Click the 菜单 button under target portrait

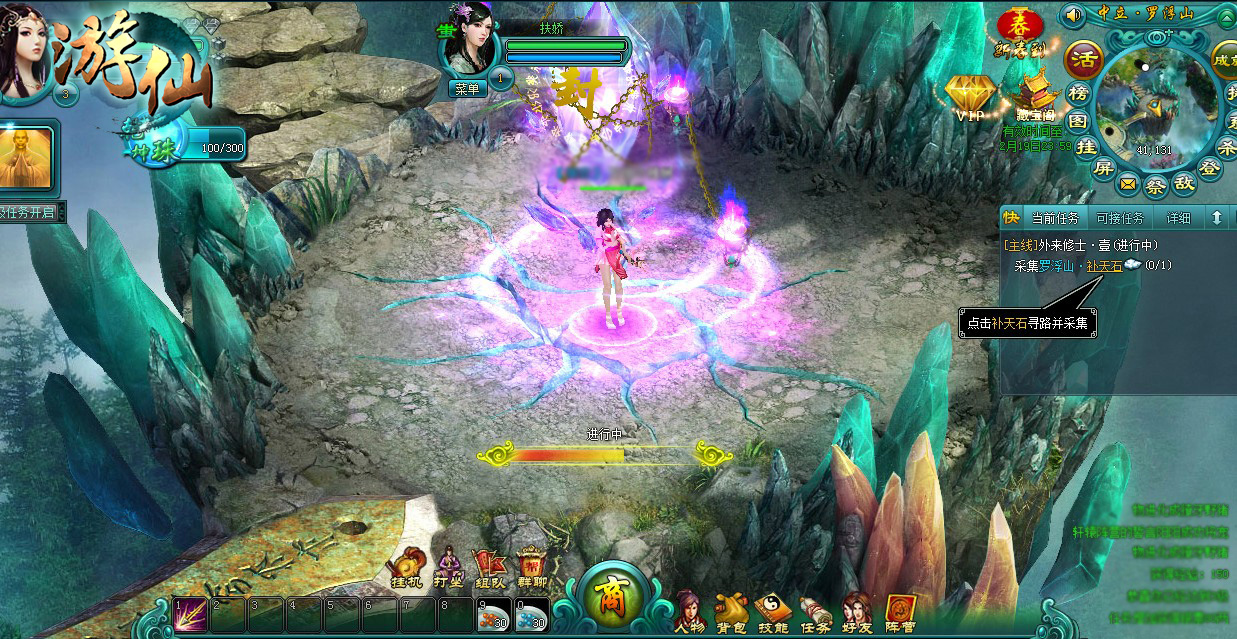[468, 89]
